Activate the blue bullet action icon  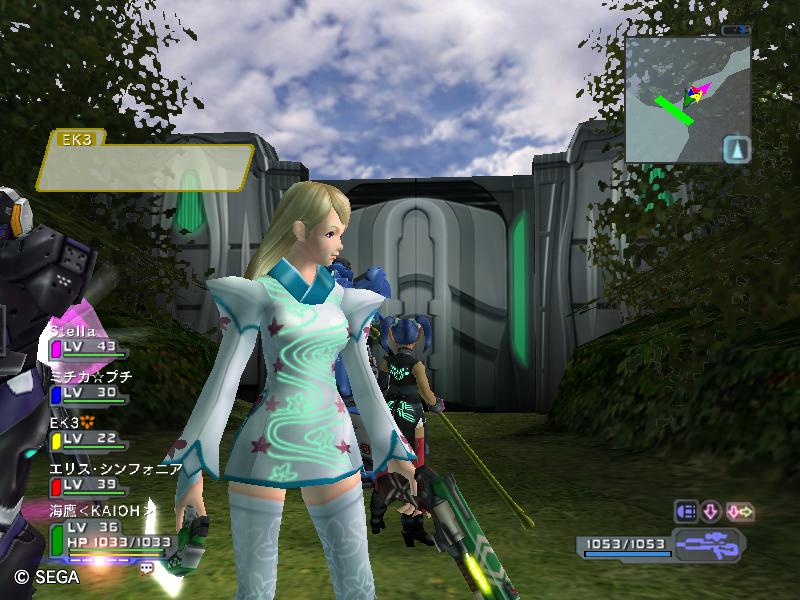686,512
